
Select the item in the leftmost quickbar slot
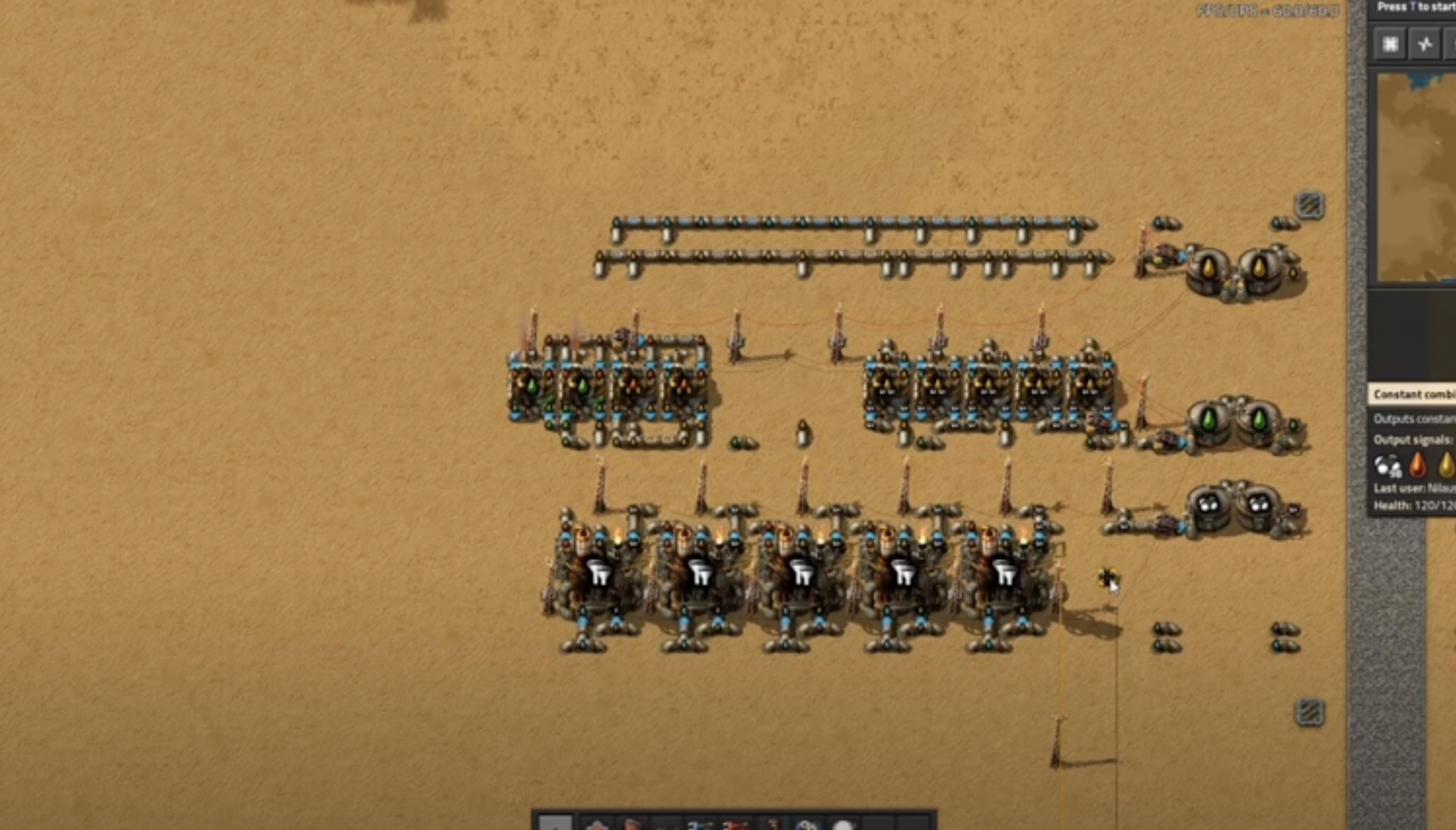tap(555, 824)
